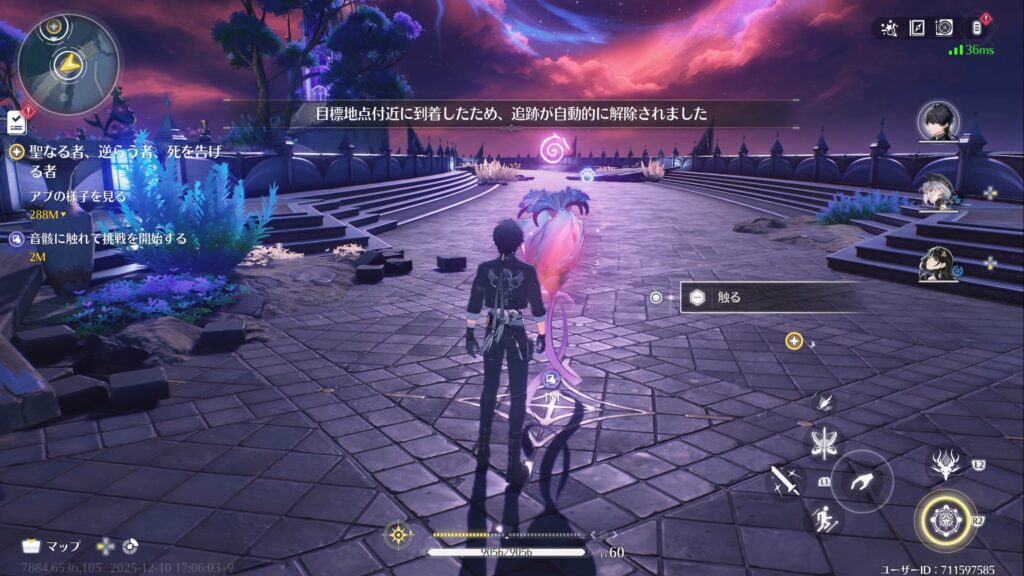
Task: Open the wheelchair-figure events icon
Action: (888, 28)
